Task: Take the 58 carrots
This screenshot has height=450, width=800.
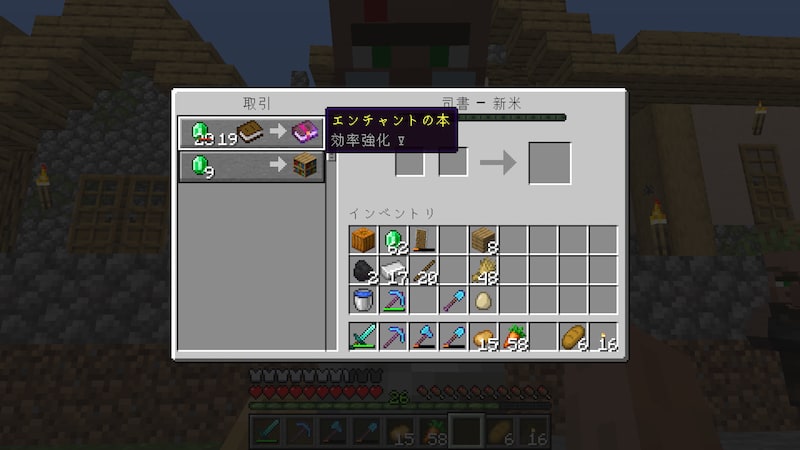Action: pos(513,337)
